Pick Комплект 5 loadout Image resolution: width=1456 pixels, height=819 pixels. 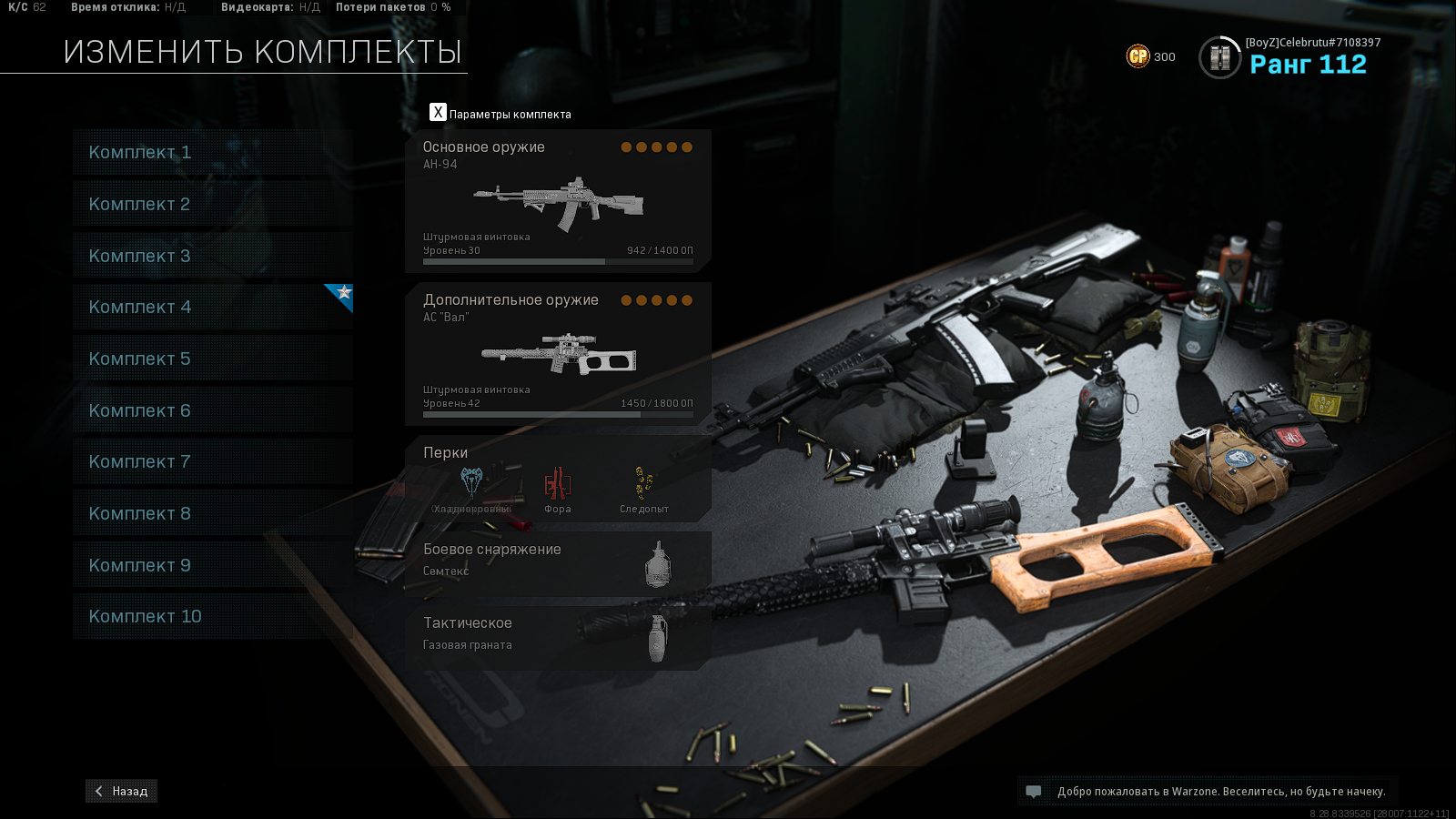pyautogui.click(x=212, y=359)
